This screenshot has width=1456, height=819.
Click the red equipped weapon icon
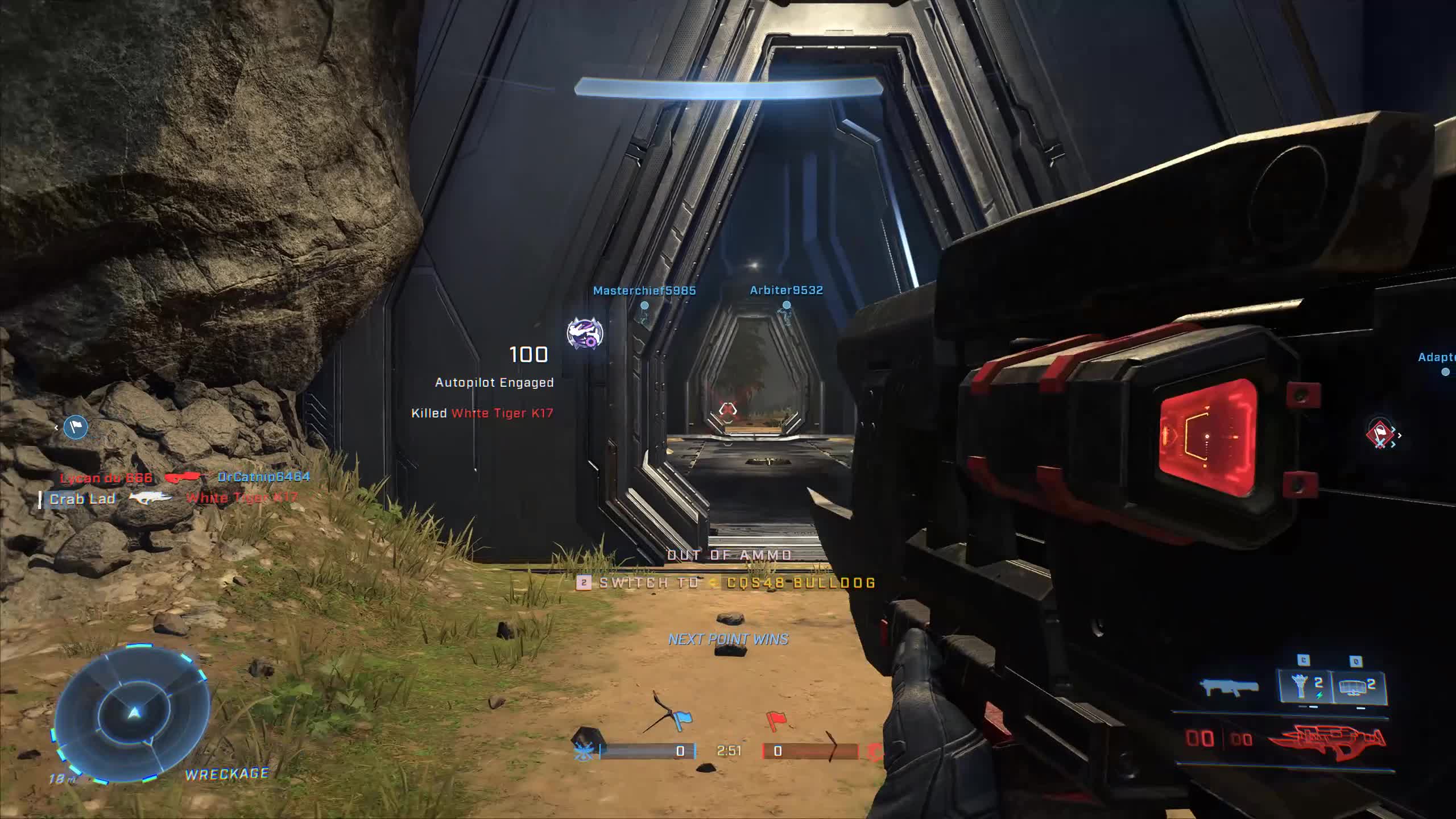click(x=1327, y=741)
